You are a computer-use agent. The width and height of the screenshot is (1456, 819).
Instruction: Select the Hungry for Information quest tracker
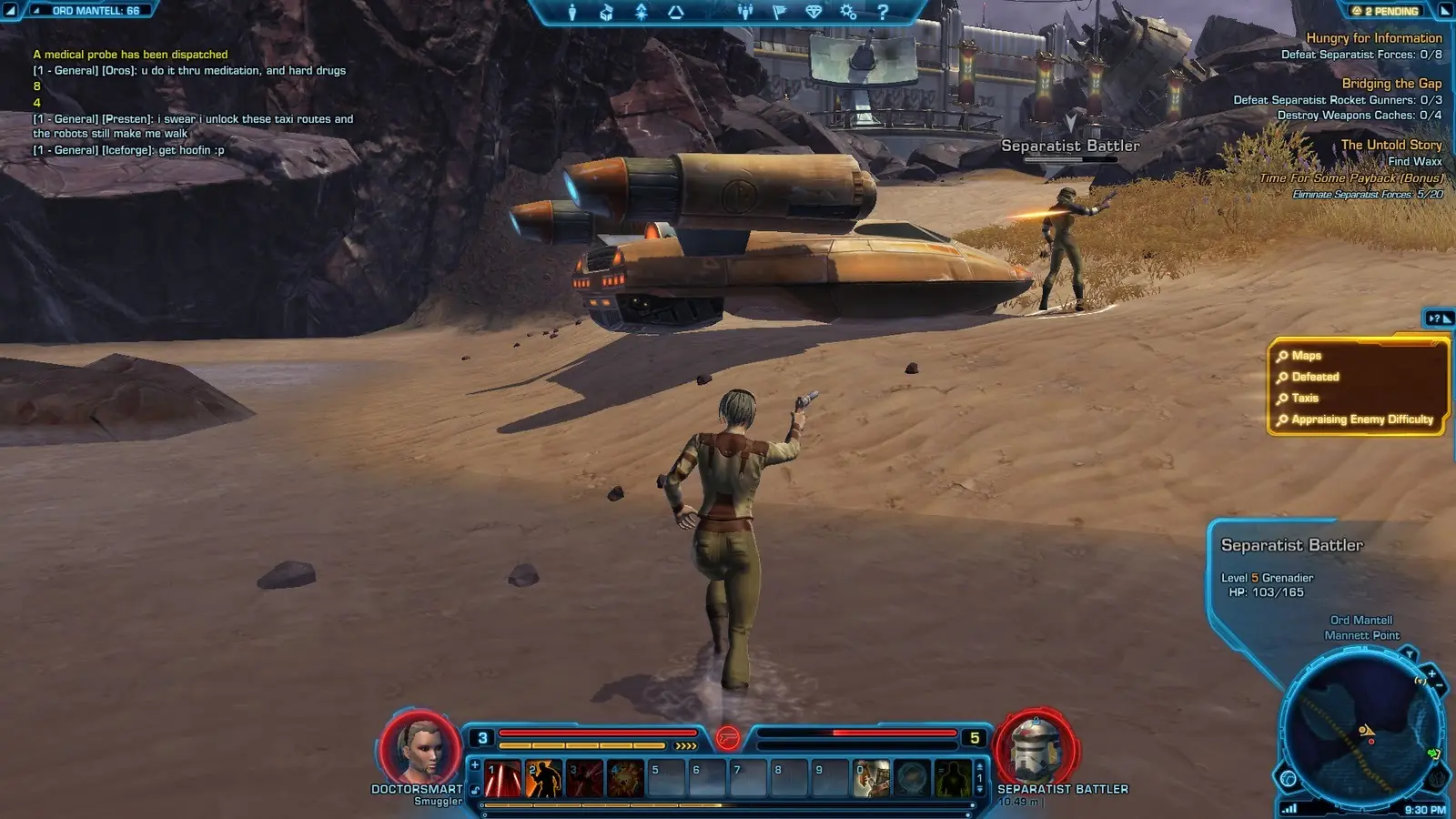[x=1373, y=38]
